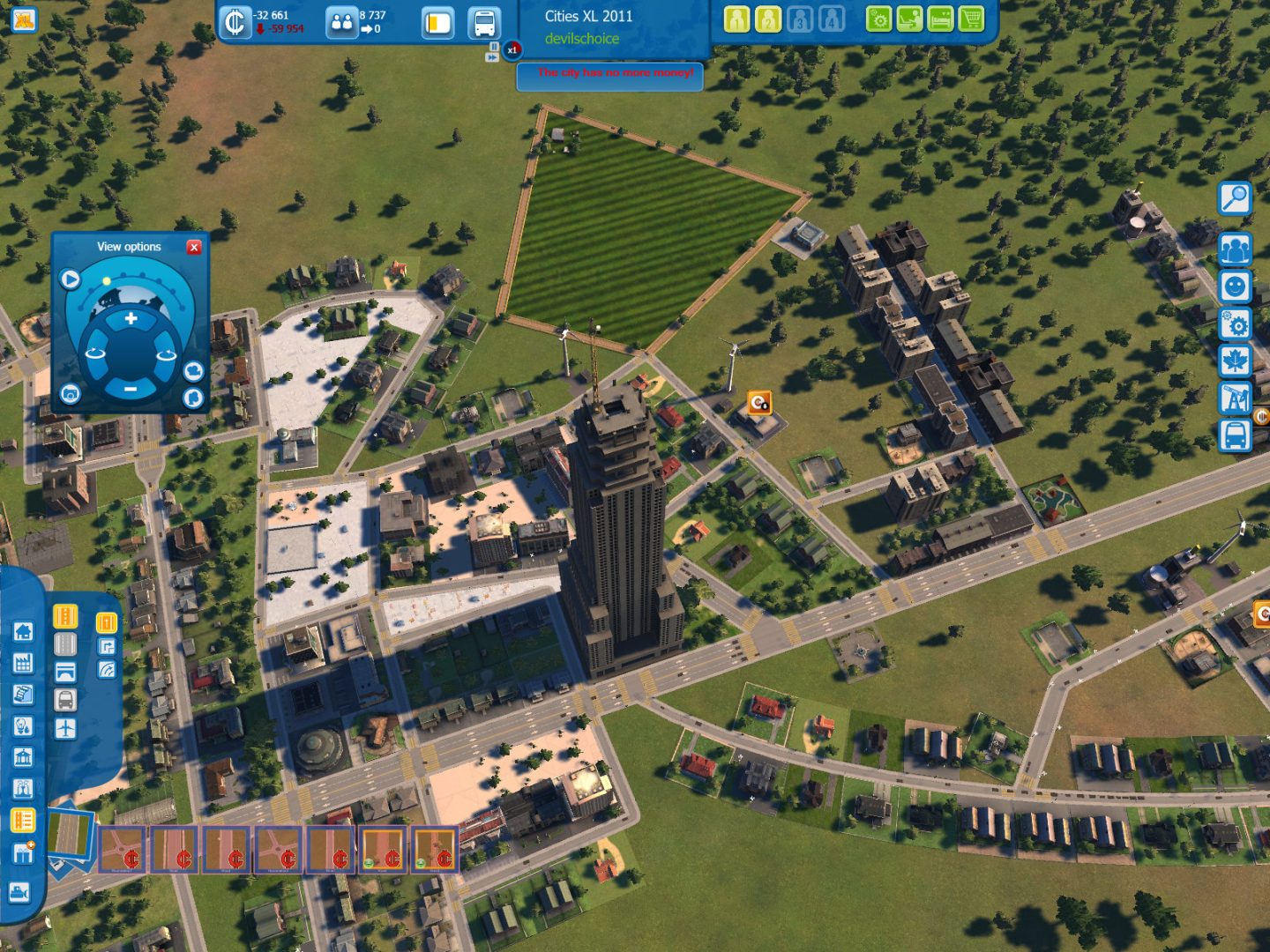Open the maple leaf environment panel
1270x952 pixels.
(x=1236, y=360)
